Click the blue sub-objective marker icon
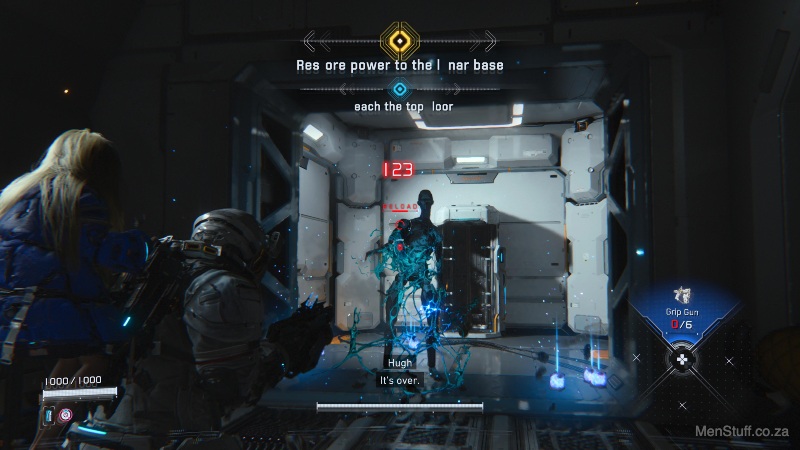 [x=400, y=89]
